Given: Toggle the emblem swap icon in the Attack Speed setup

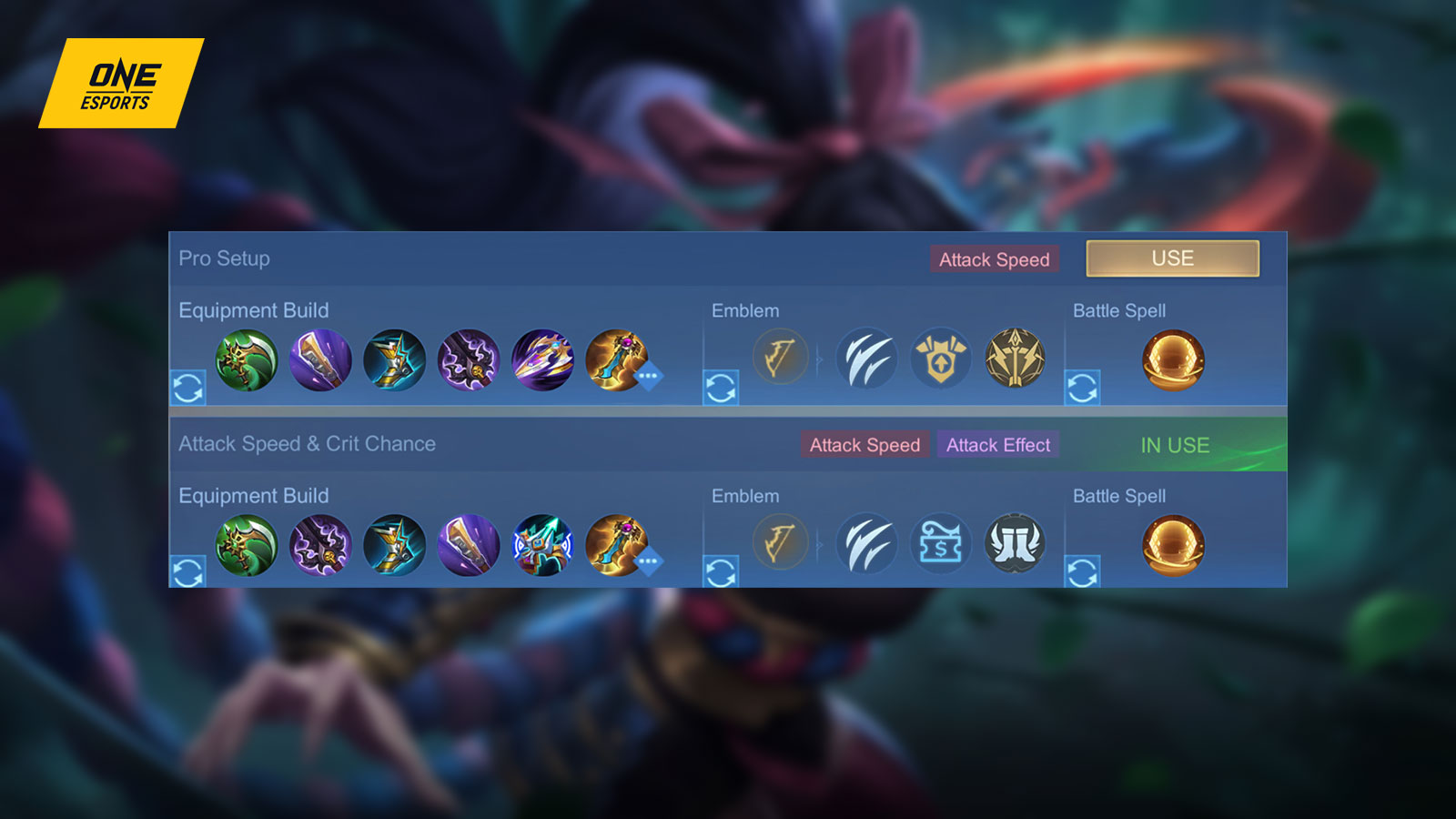Looking at the screenshot, I should click(722, 572).
